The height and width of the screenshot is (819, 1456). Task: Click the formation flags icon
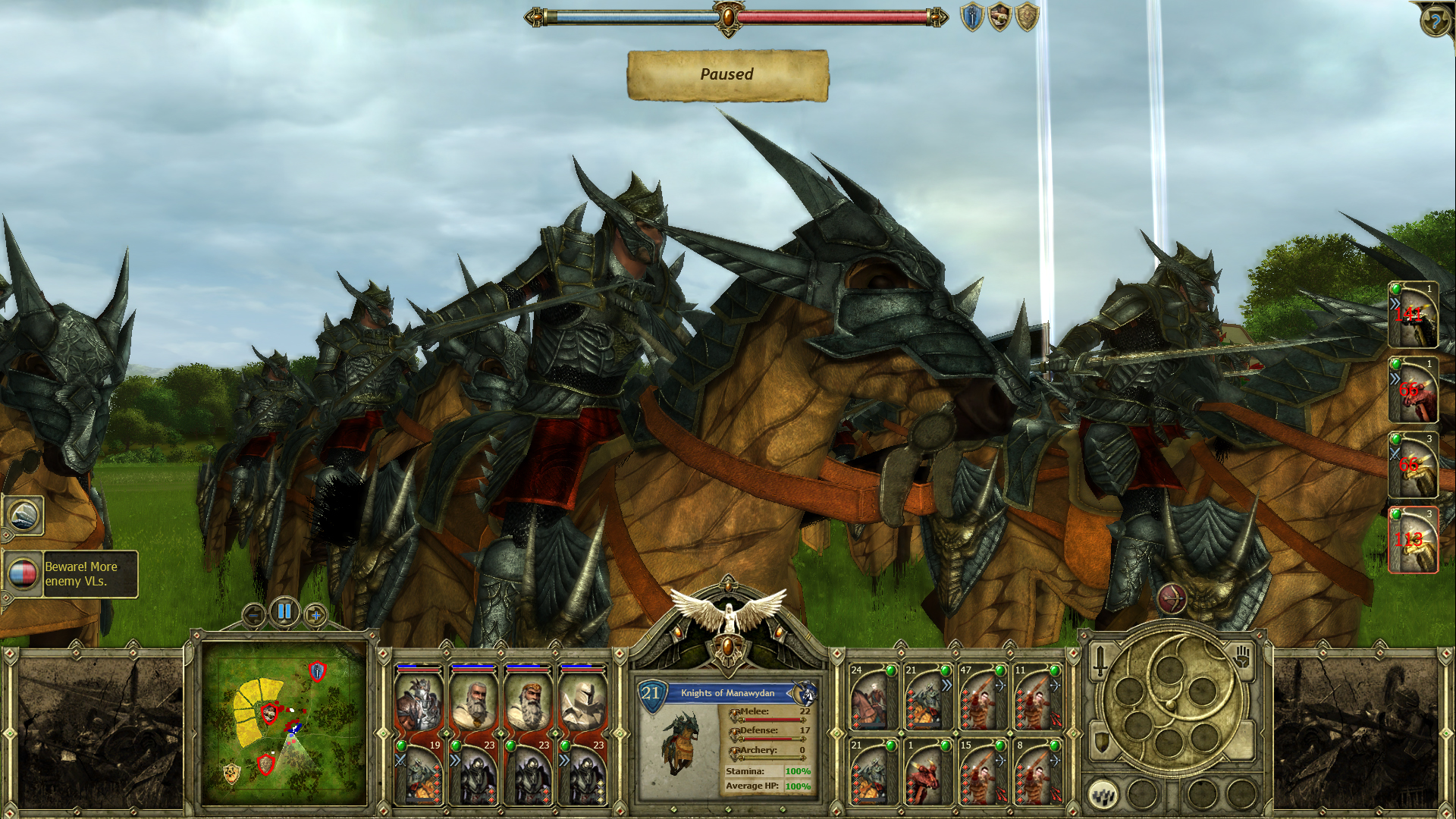(x=1104, y=796)
